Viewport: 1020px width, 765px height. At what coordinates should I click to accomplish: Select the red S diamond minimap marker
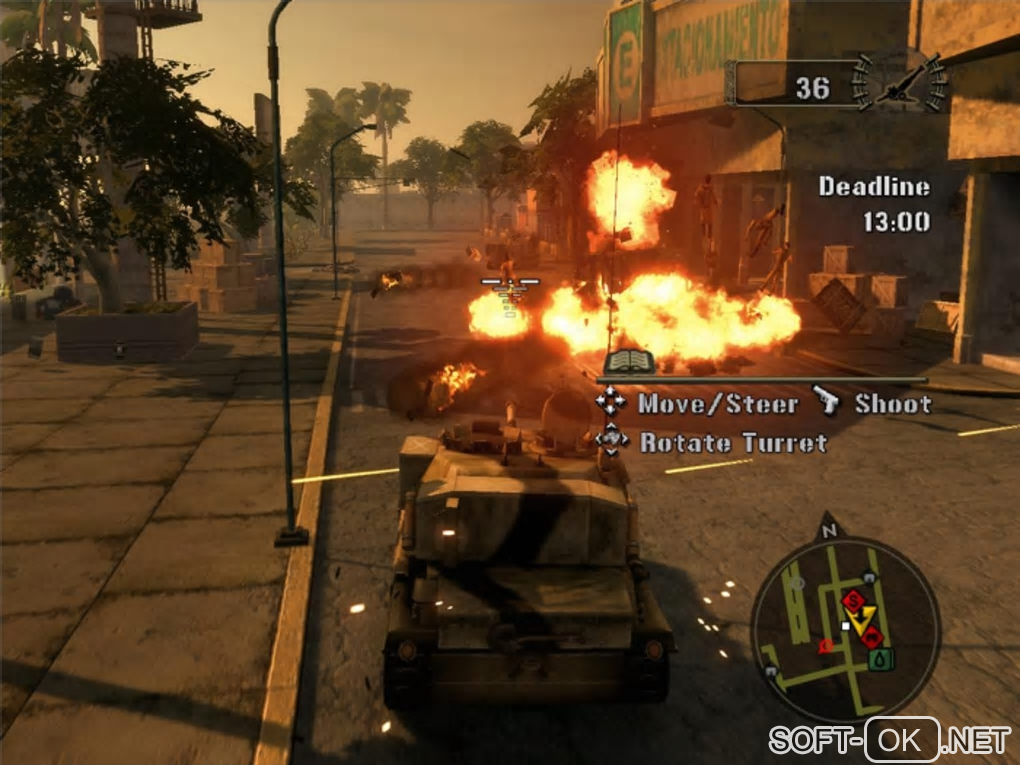(853, 599)
